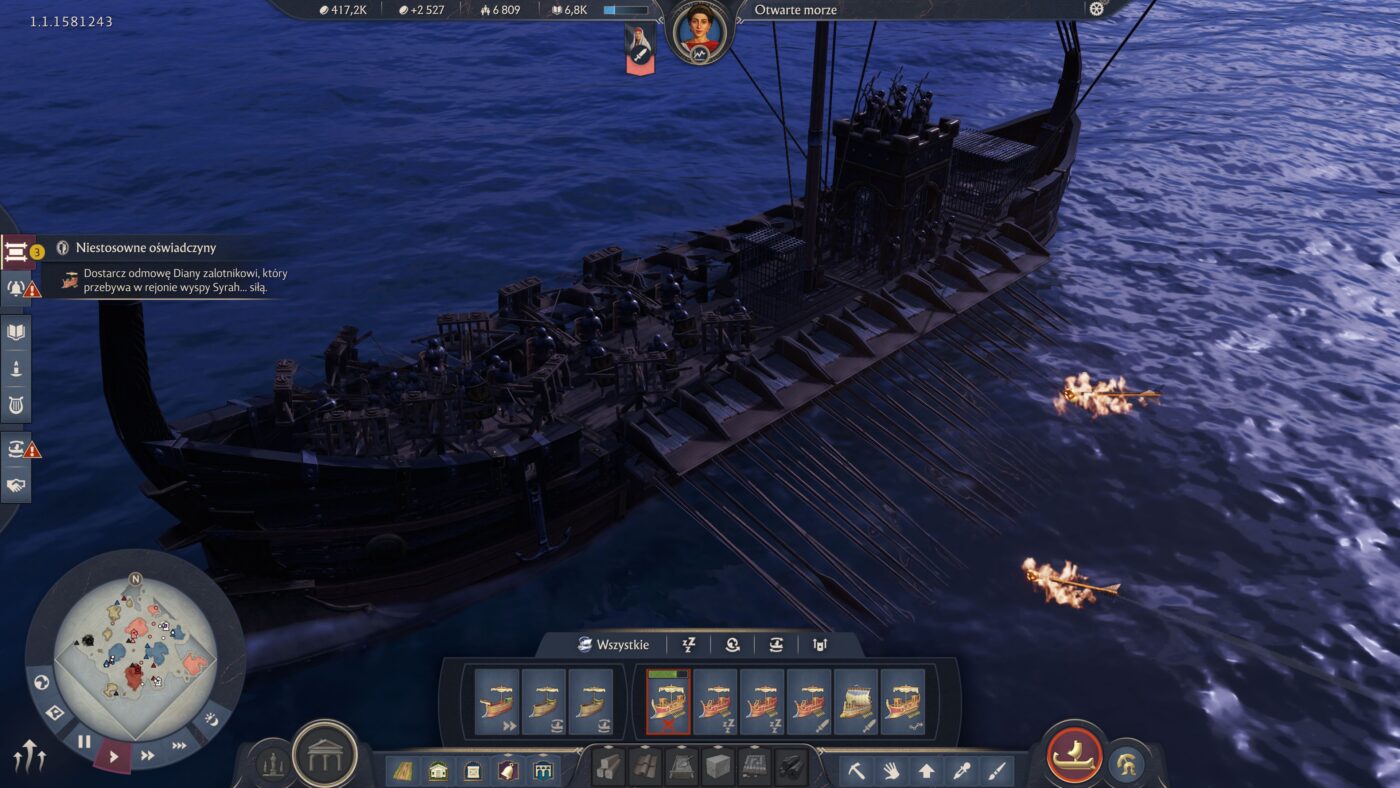Select the pipette copy tool
The height and width of the screenshot is (788, 1400).
tap(961, 770)
